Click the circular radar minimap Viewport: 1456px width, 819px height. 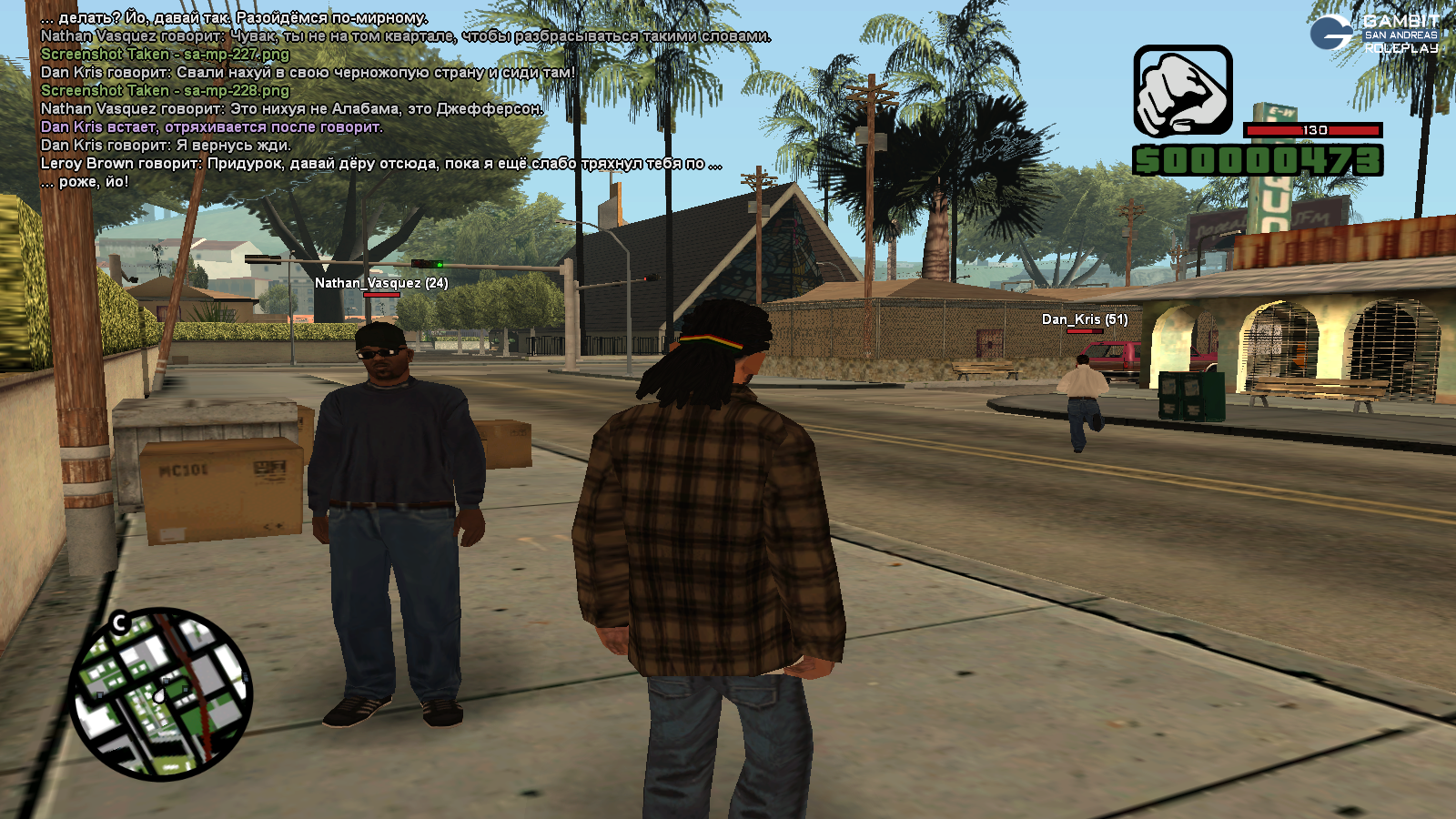[x=160, y=693]
